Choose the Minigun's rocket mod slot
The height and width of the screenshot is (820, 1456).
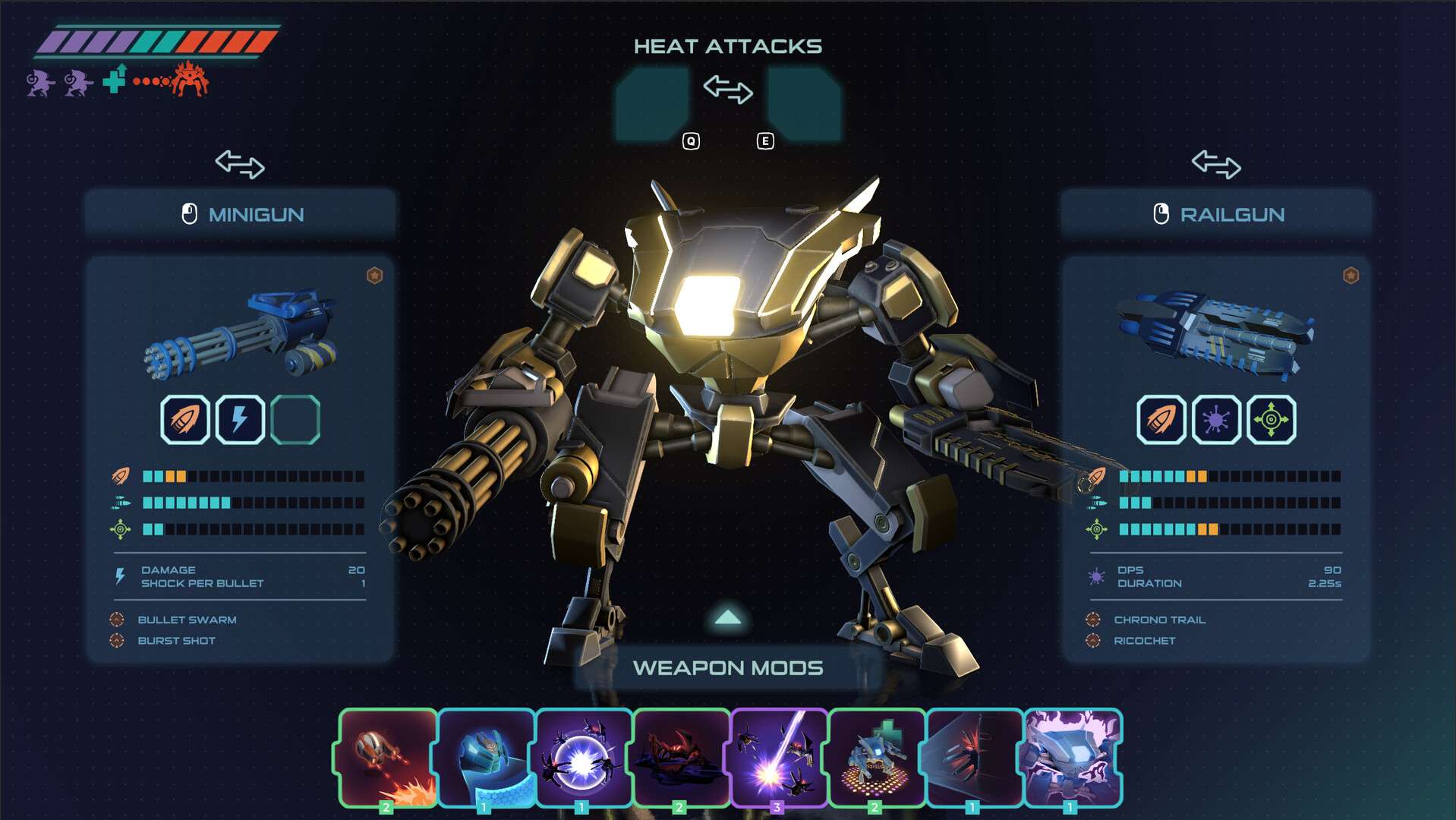(185, 420)
